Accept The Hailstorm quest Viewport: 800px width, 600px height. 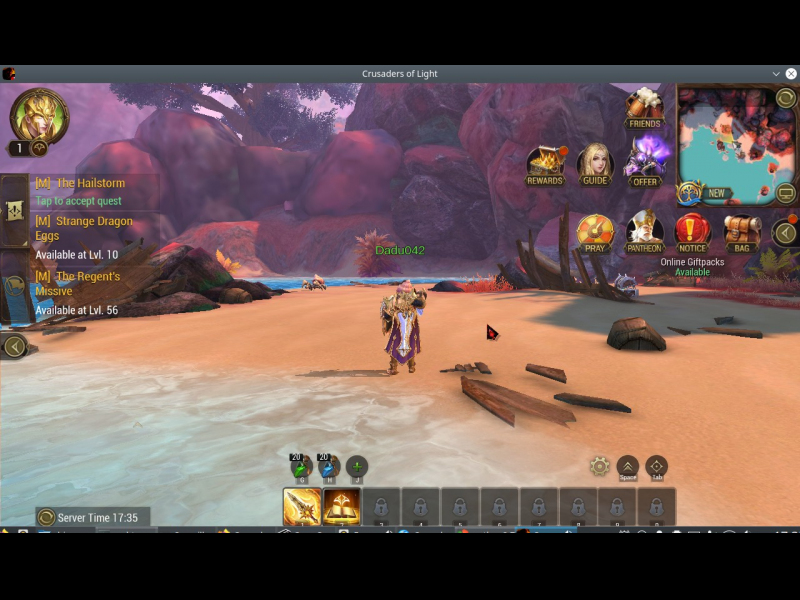coord(78,201)
